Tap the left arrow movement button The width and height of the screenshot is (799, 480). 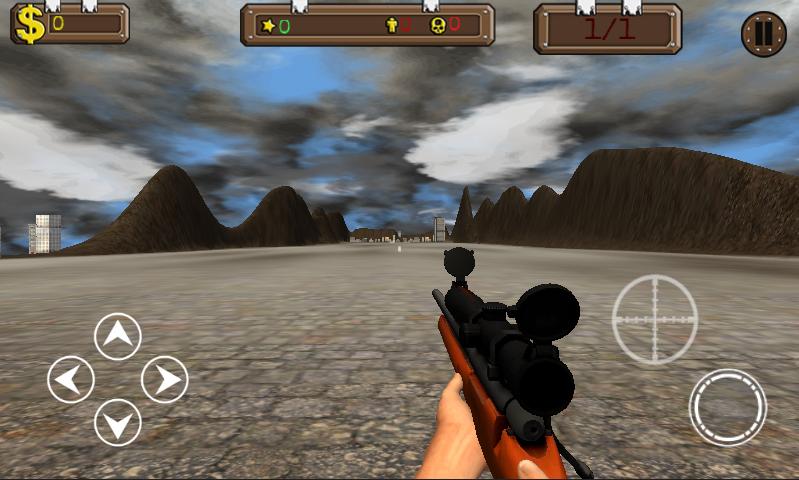tap(71, 380)
